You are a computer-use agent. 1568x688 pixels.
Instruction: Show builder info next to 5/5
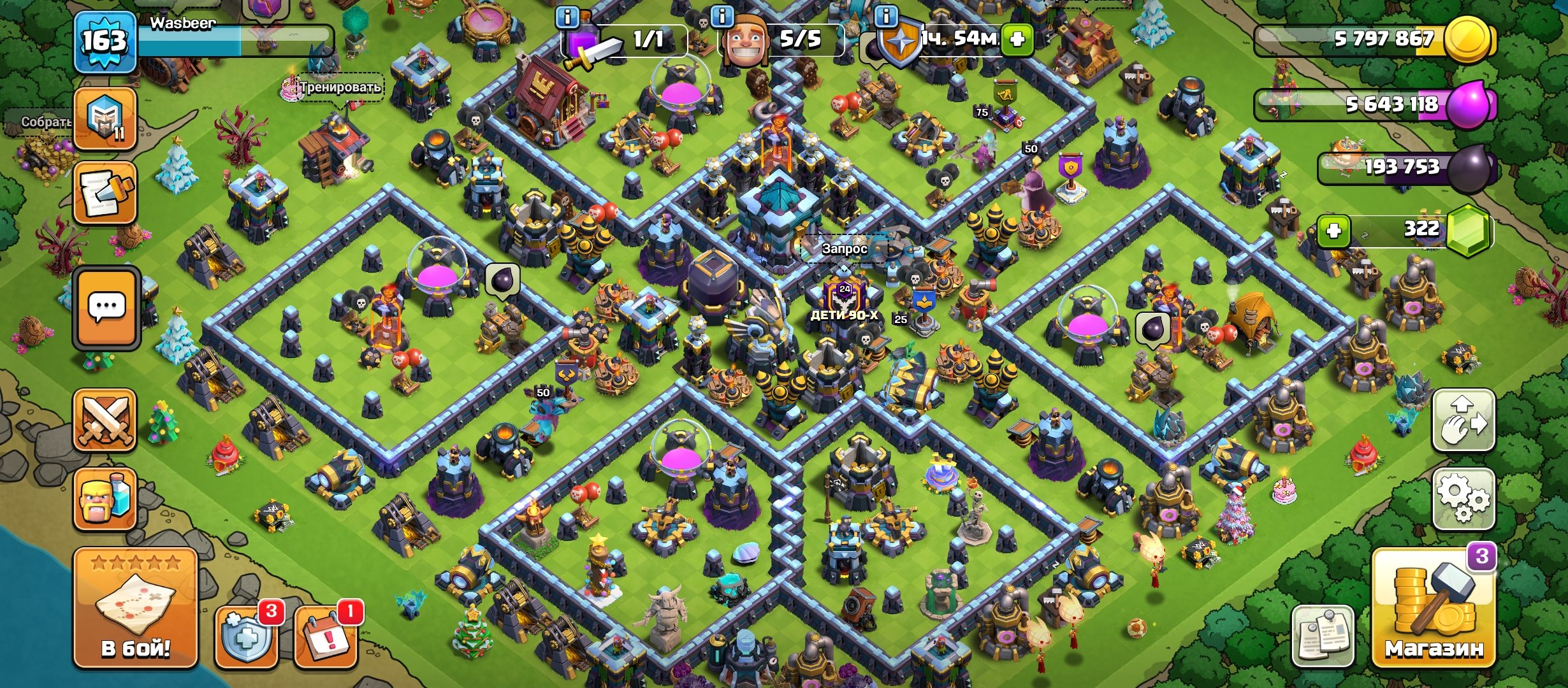pos(722,17)
